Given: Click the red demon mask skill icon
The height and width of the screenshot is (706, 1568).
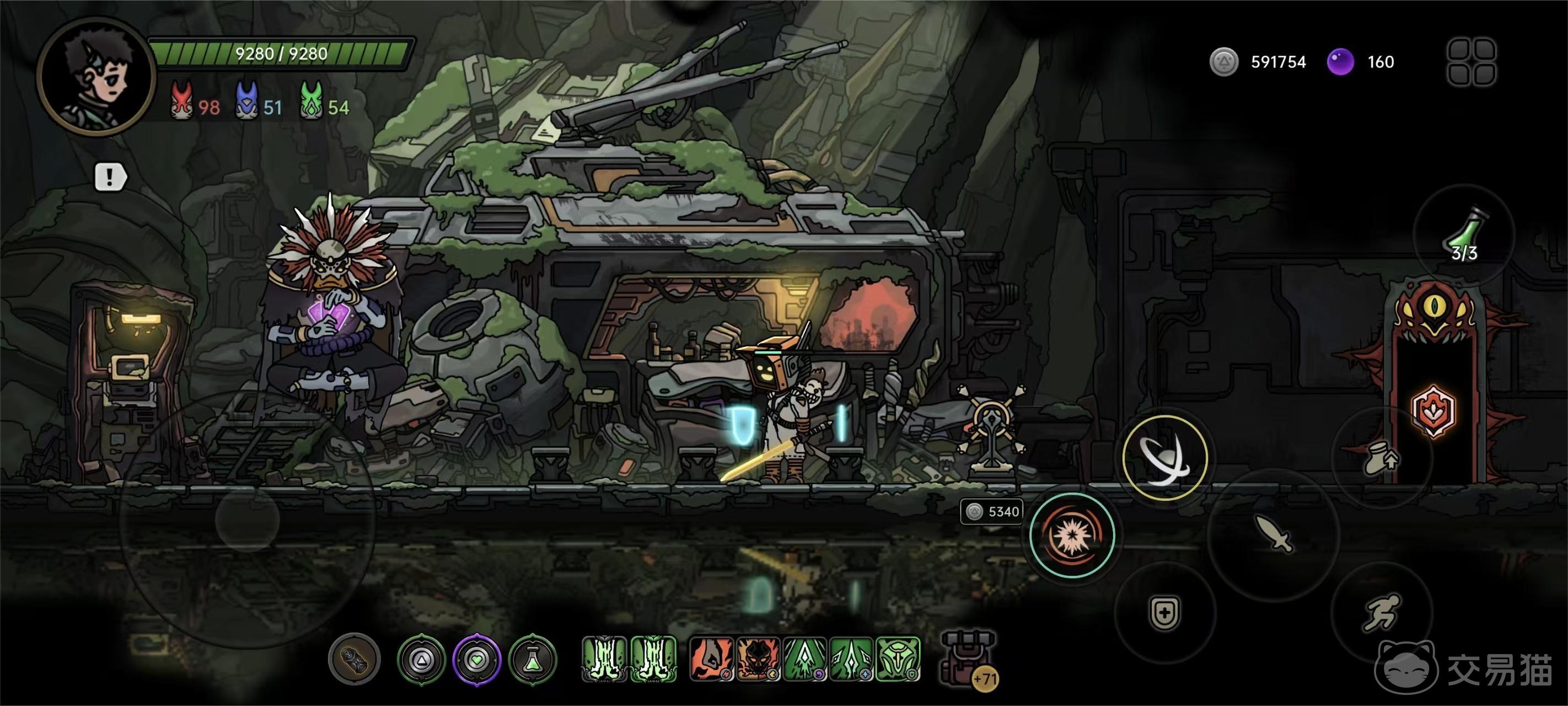Looking at the screenshot, I should click(x=758, y=659).
